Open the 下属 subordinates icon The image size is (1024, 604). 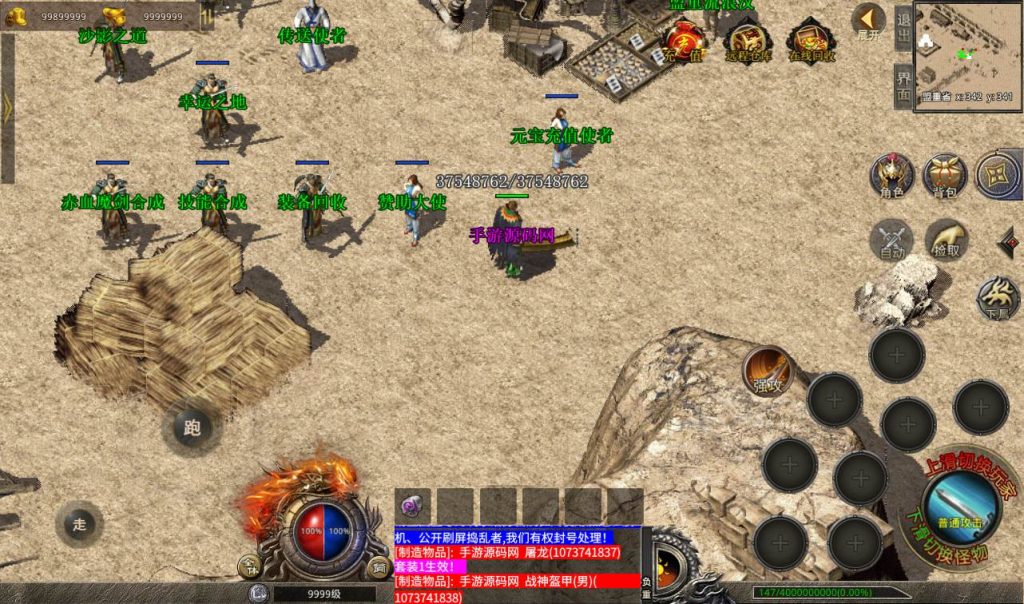(x=997, y=296)
